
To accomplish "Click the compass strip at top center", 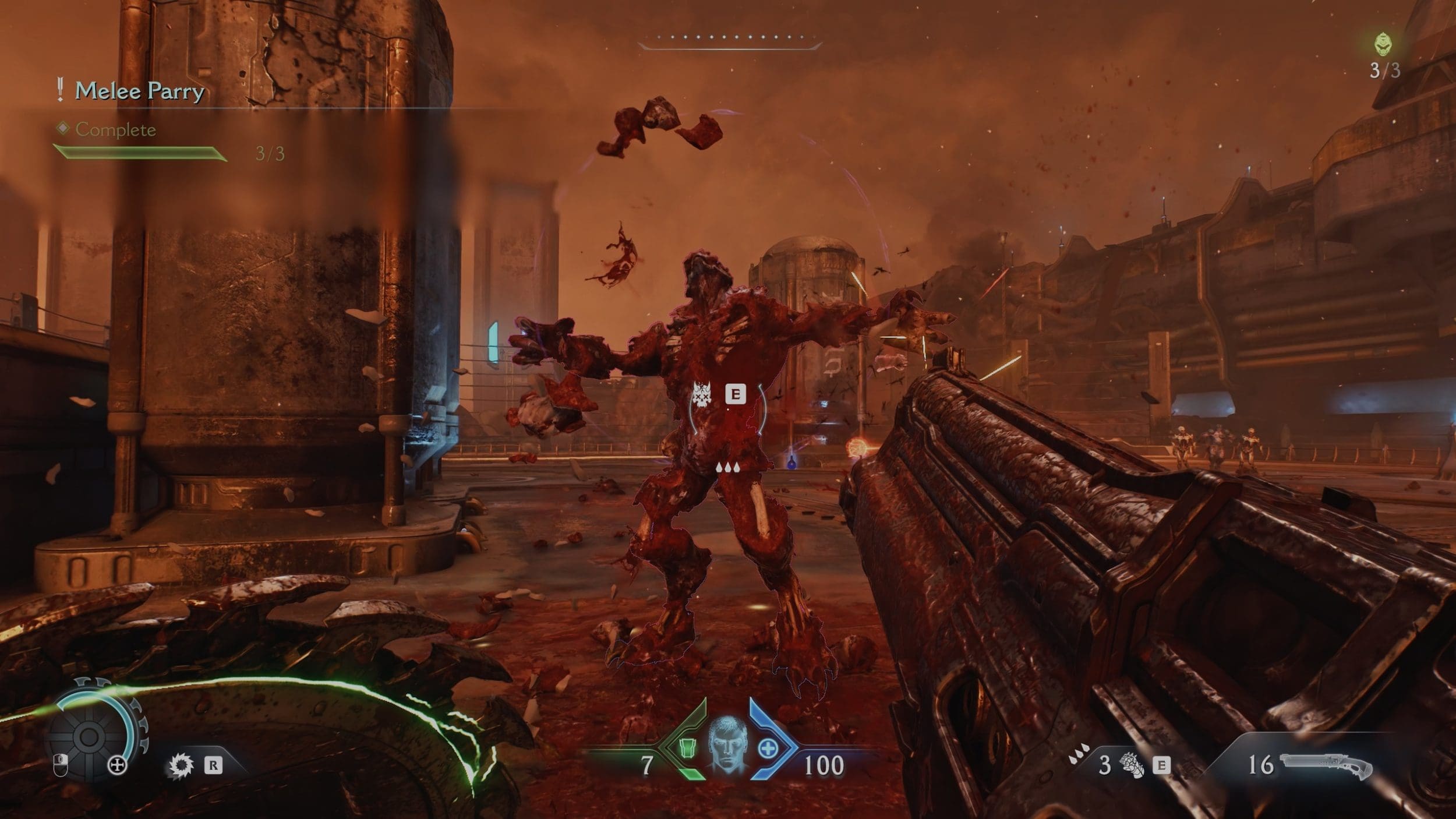I will [x=730, y=41].
